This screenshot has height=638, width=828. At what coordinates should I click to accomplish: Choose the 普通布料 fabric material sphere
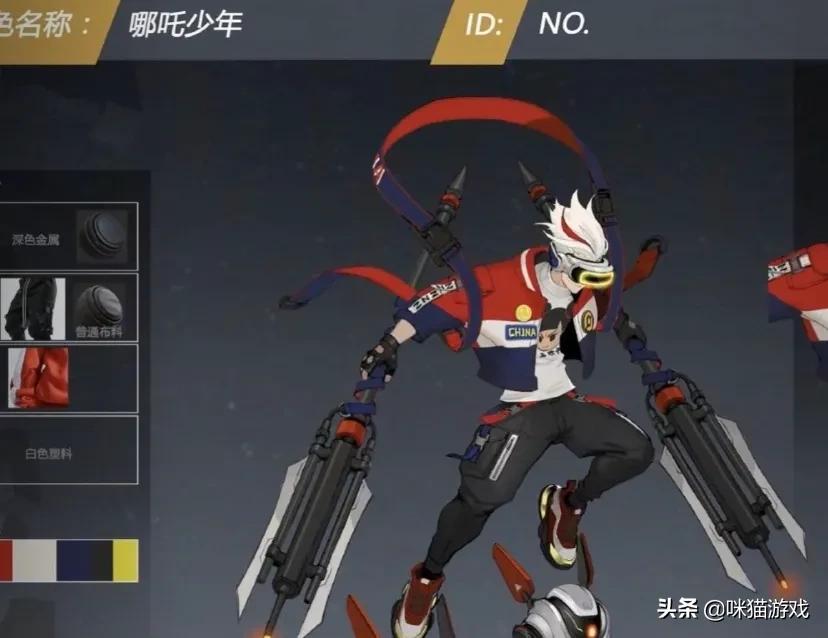pos(100,306)
